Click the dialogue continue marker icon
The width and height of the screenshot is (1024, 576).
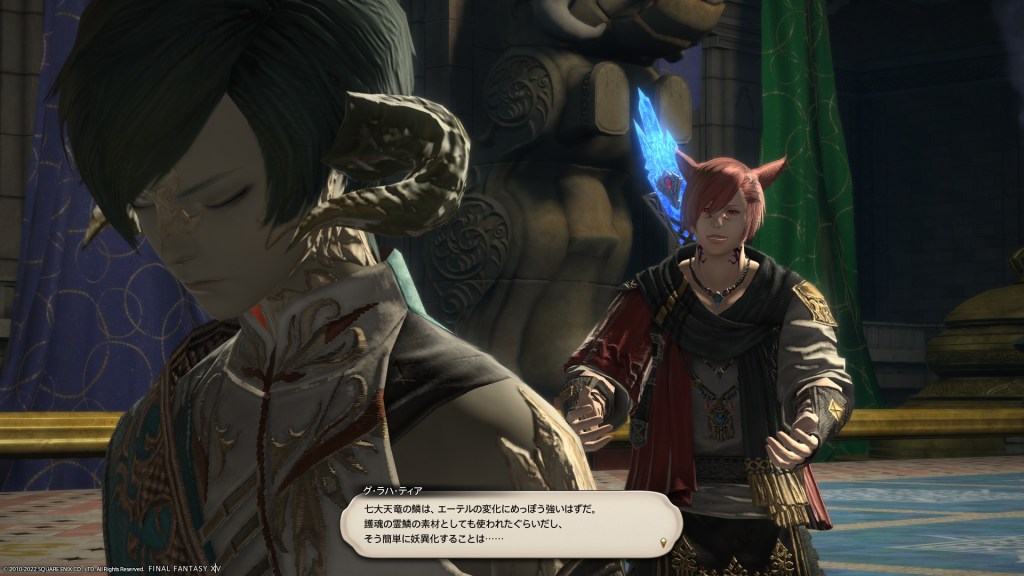[661, 544]
